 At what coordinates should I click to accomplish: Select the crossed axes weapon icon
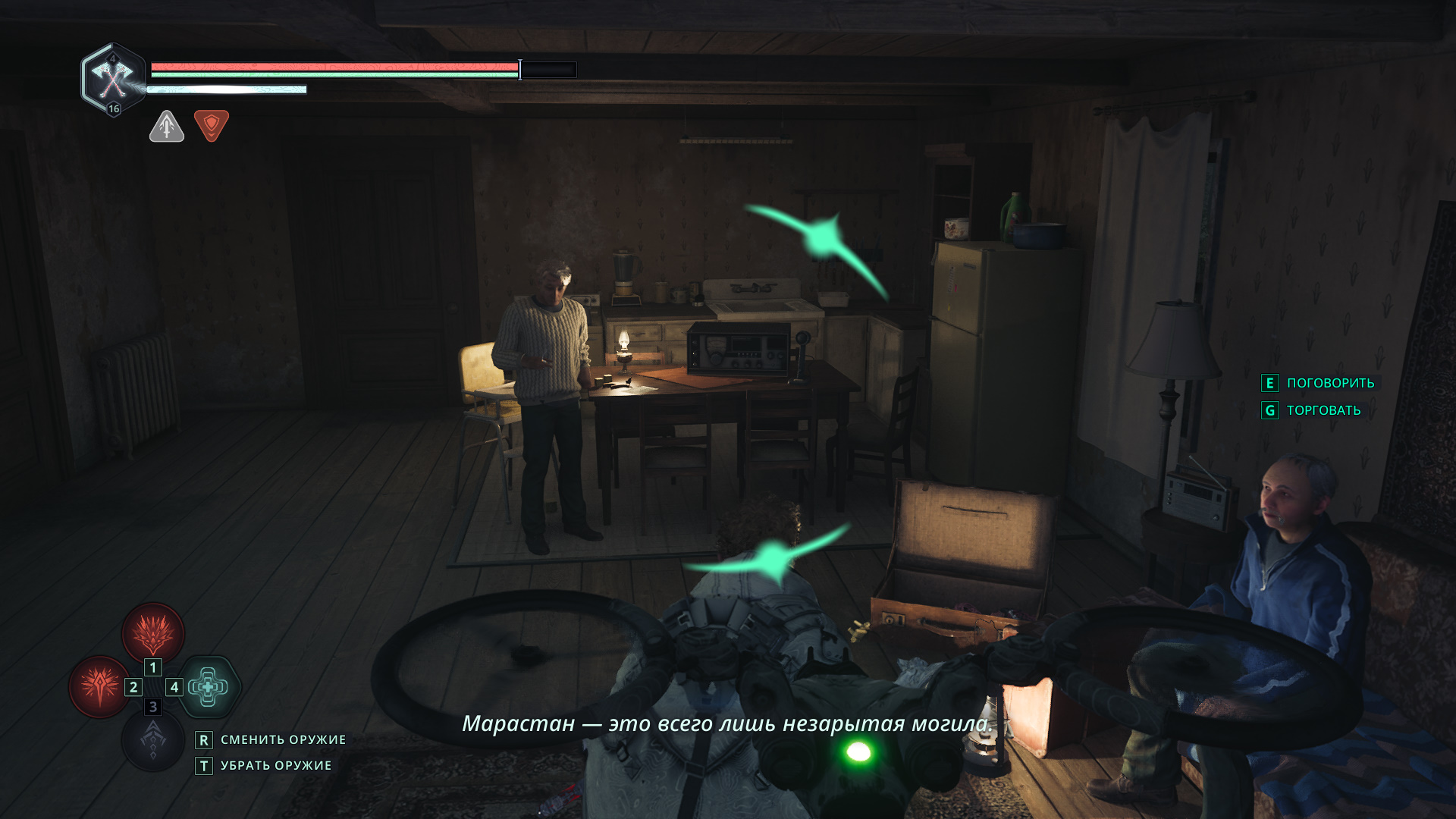(112, 78)
